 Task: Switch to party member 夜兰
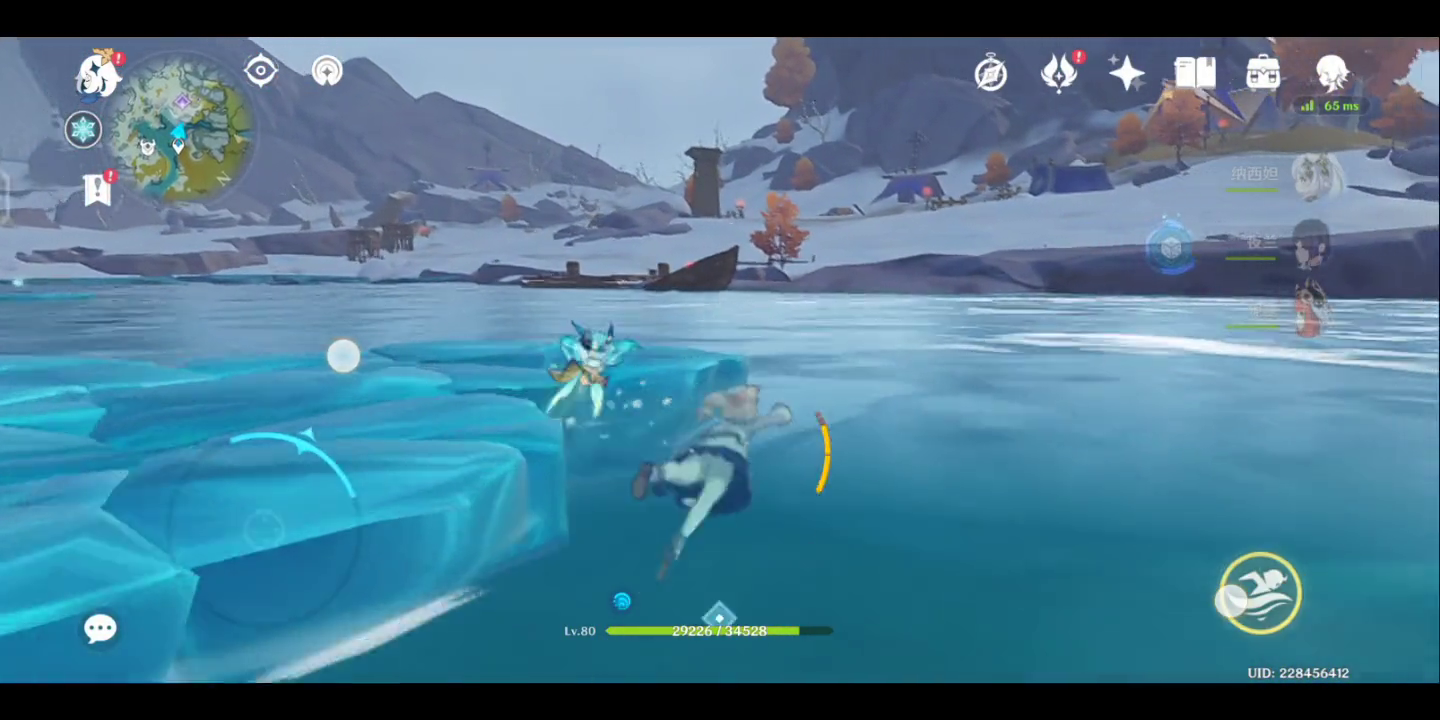tap(1310, 244)
